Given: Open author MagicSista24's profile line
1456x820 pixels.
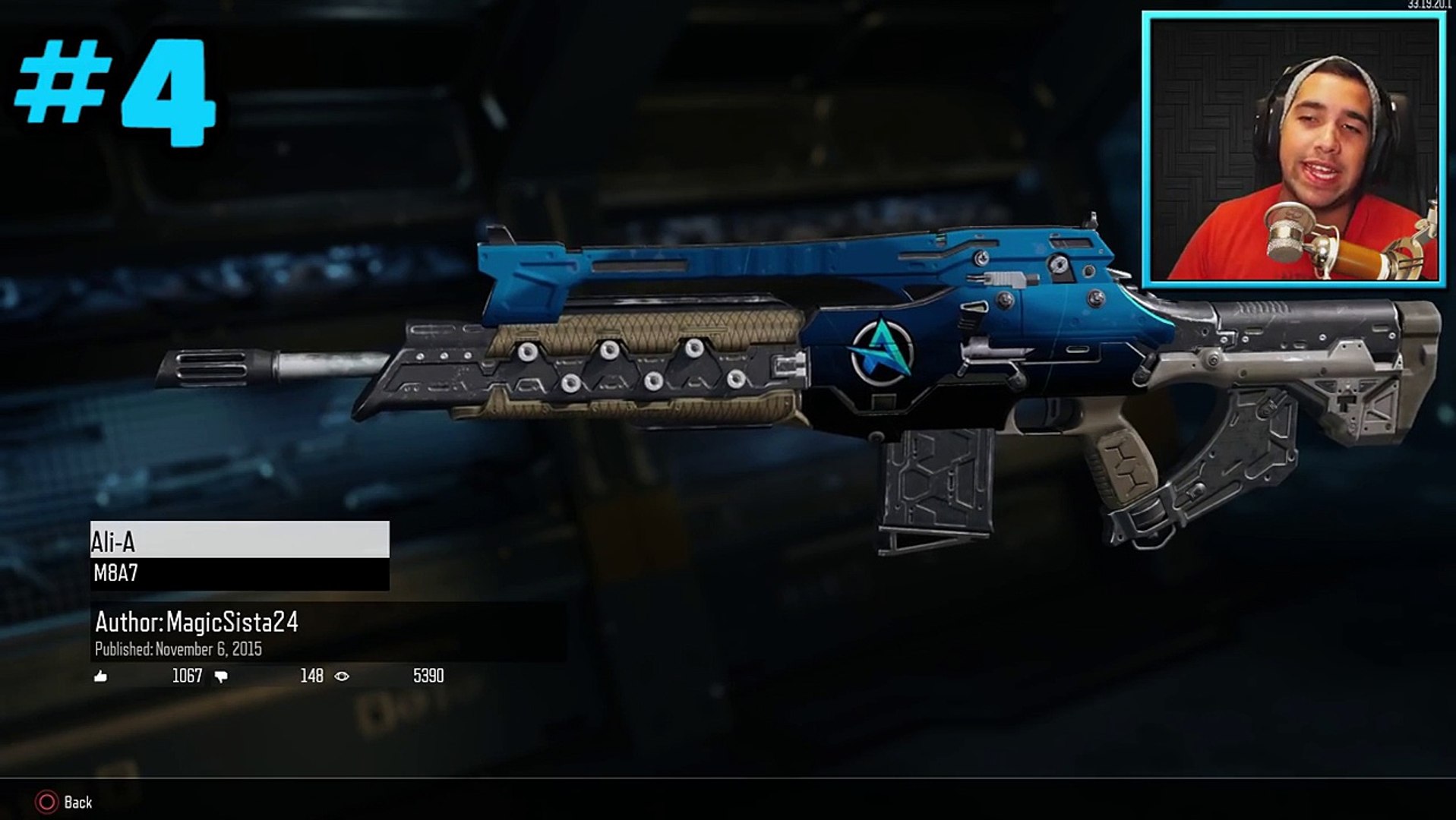Looking at the screenshot, I should tap(197, 623).
